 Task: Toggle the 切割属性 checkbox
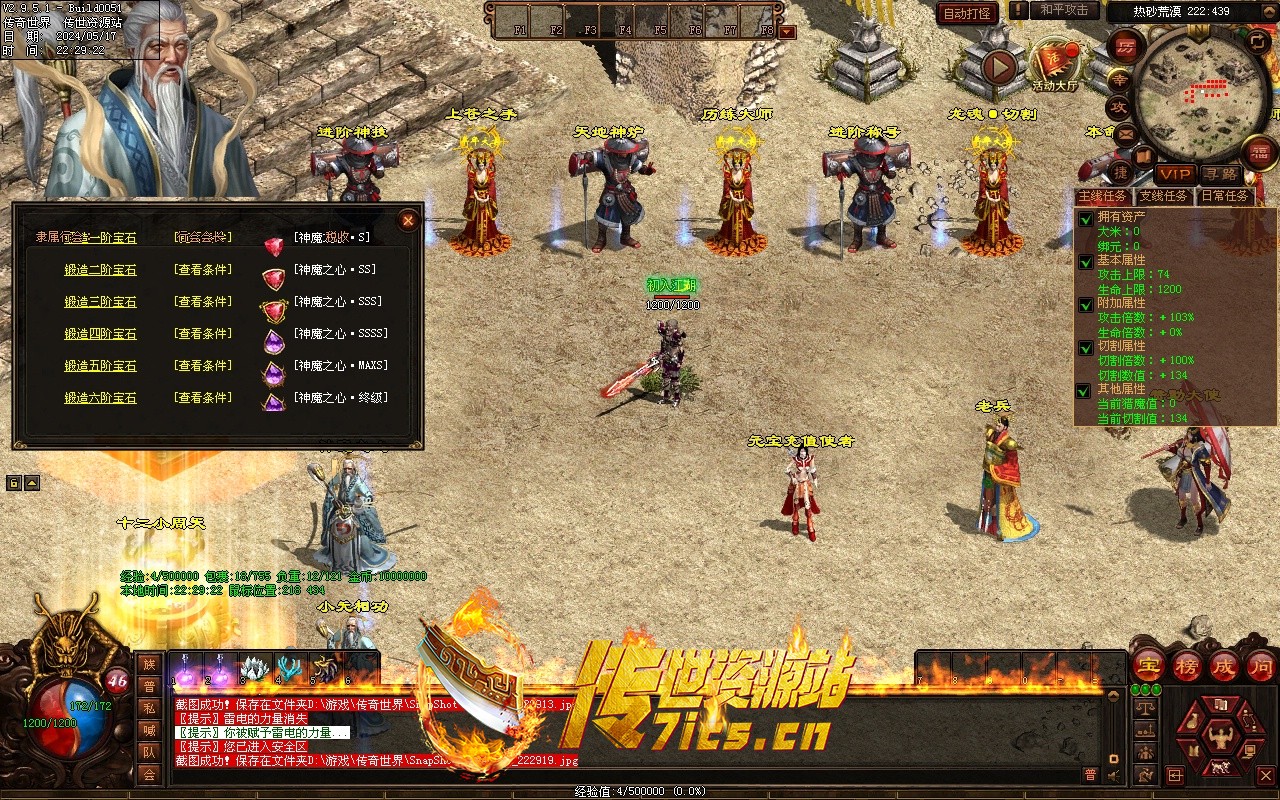[1085, 348]
